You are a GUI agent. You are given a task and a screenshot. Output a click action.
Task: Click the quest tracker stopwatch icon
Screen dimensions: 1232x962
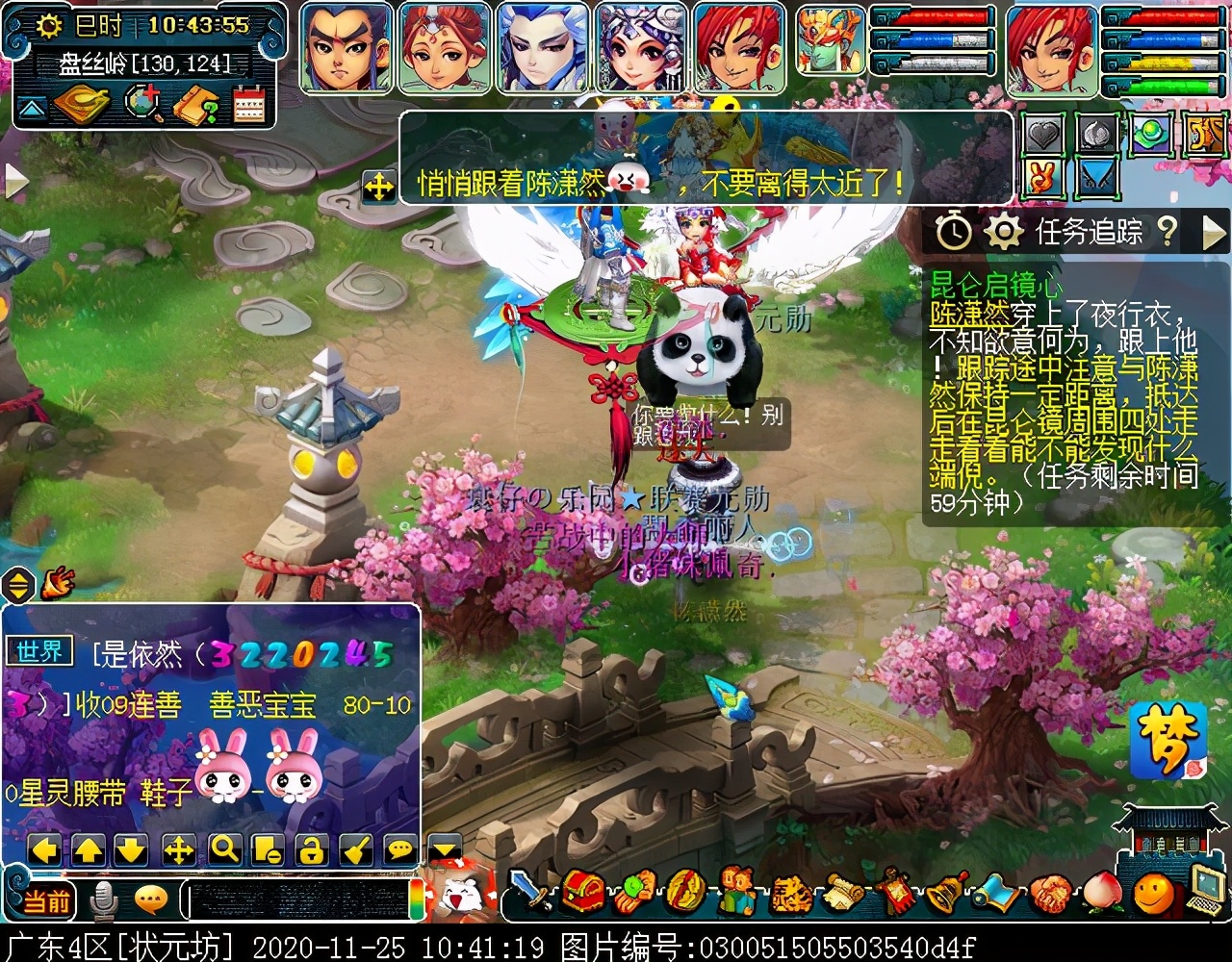(954, 231)
